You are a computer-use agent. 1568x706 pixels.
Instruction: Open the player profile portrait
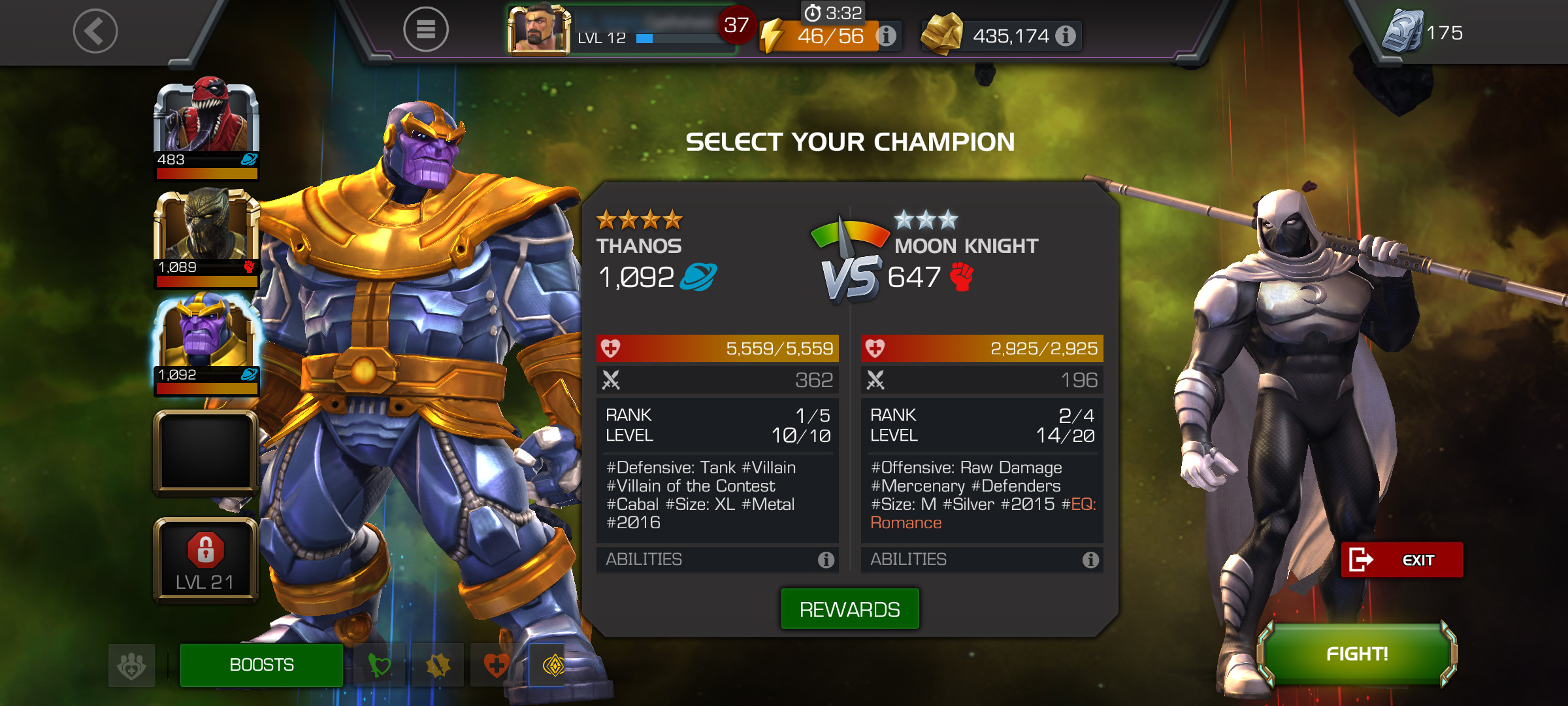538,29
